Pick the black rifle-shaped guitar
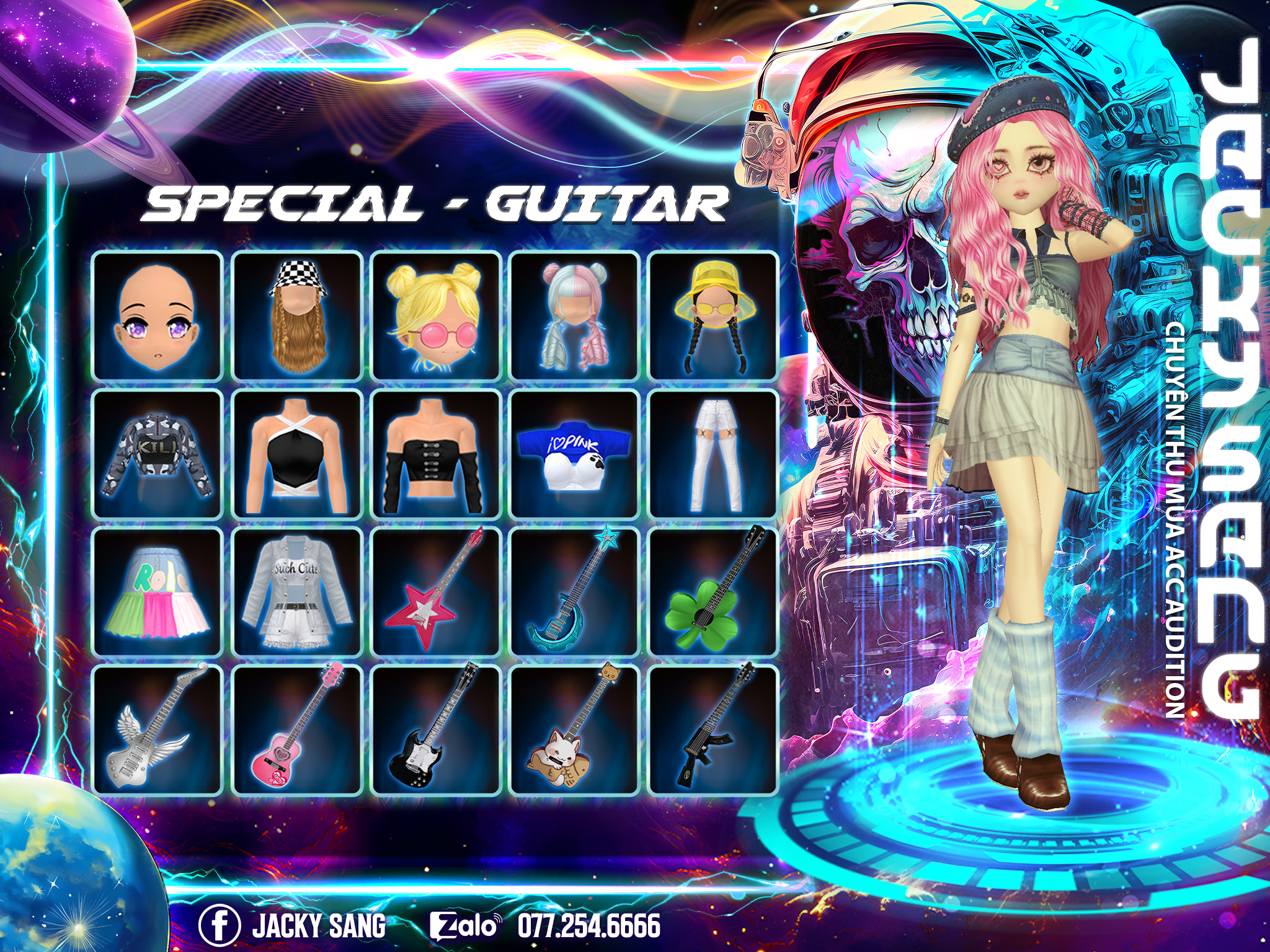 coord(713,730)
